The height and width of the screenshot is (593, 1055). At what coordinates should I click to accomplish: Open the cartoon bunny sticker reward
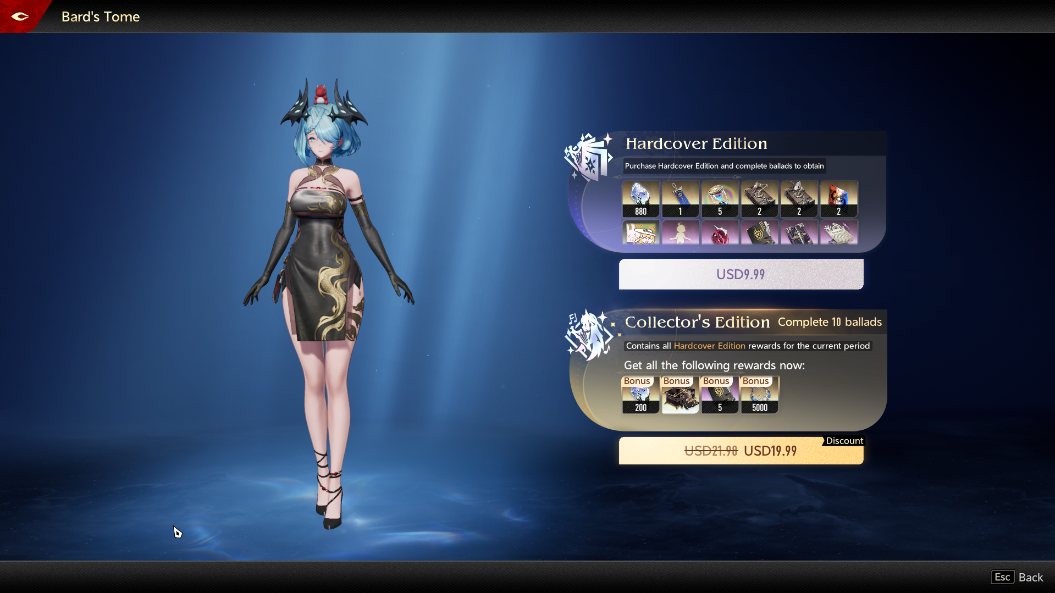[x=640, y=233]
